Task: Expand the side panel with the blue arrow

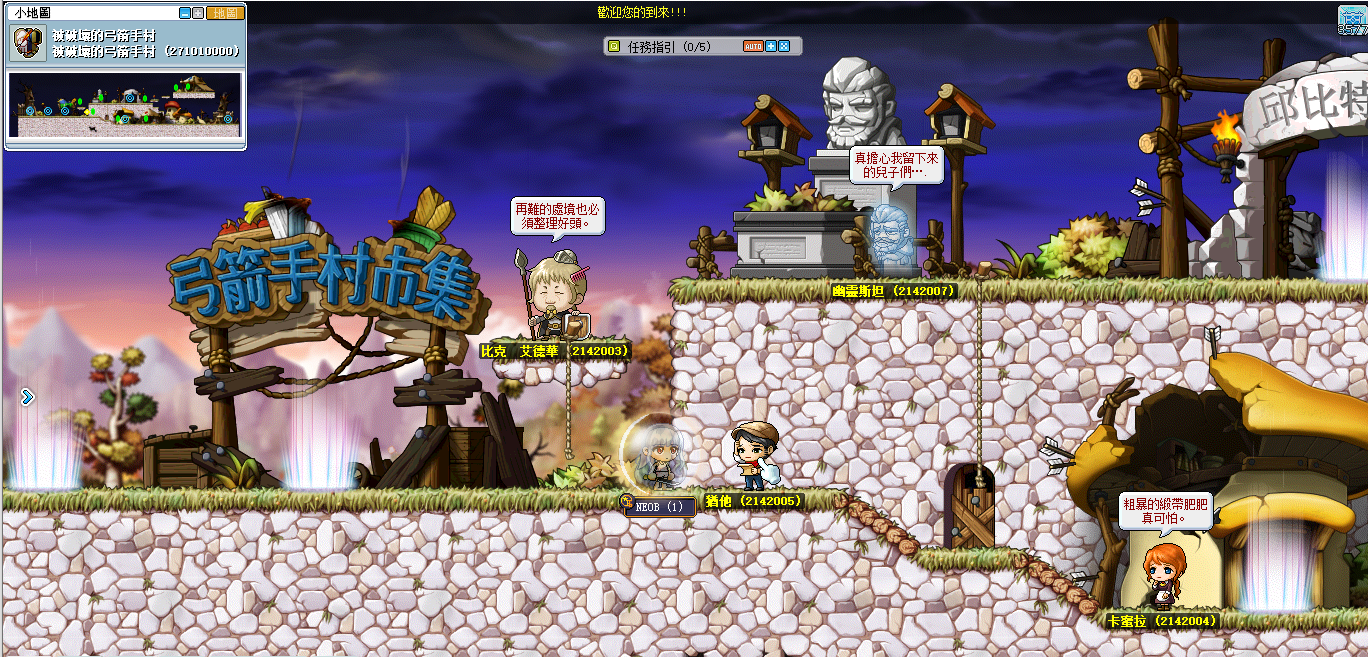Action: tap(27, 397)
